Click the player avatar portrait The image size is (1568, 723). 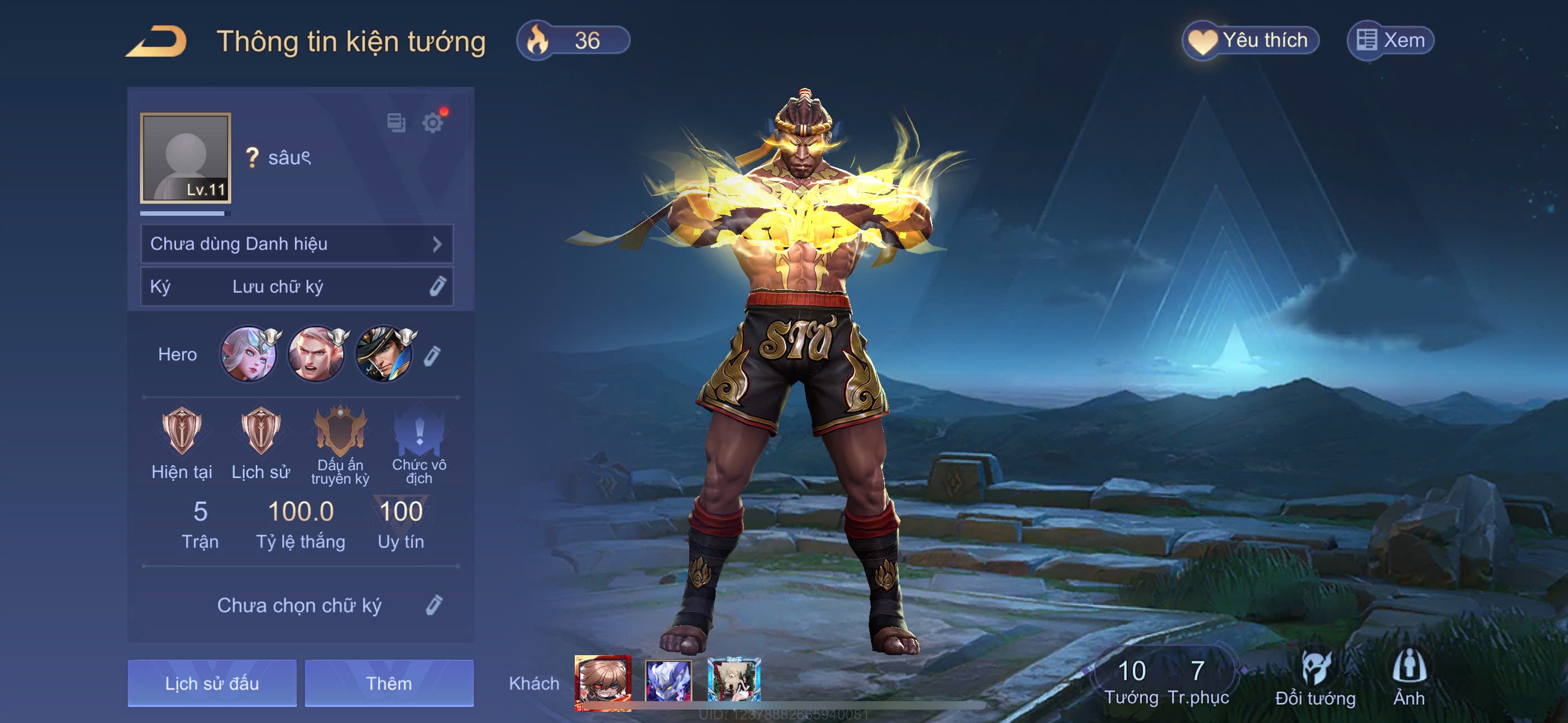(x=185, y=157)
